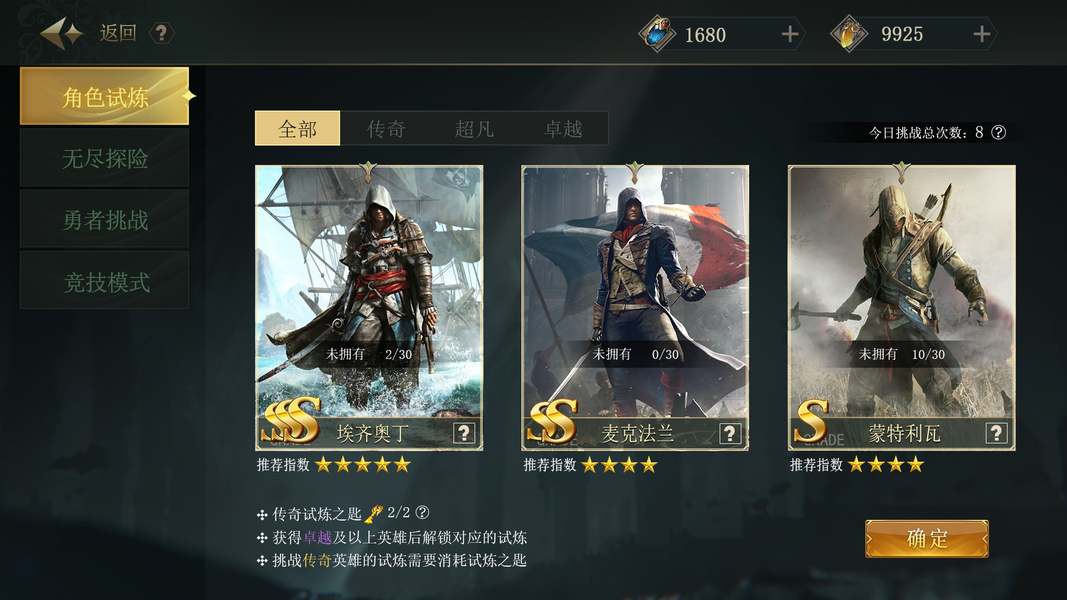The width and height of the screenshot is (1067, 600).
Task: Switch to the 传奇 filter tab
Action: 386,129
